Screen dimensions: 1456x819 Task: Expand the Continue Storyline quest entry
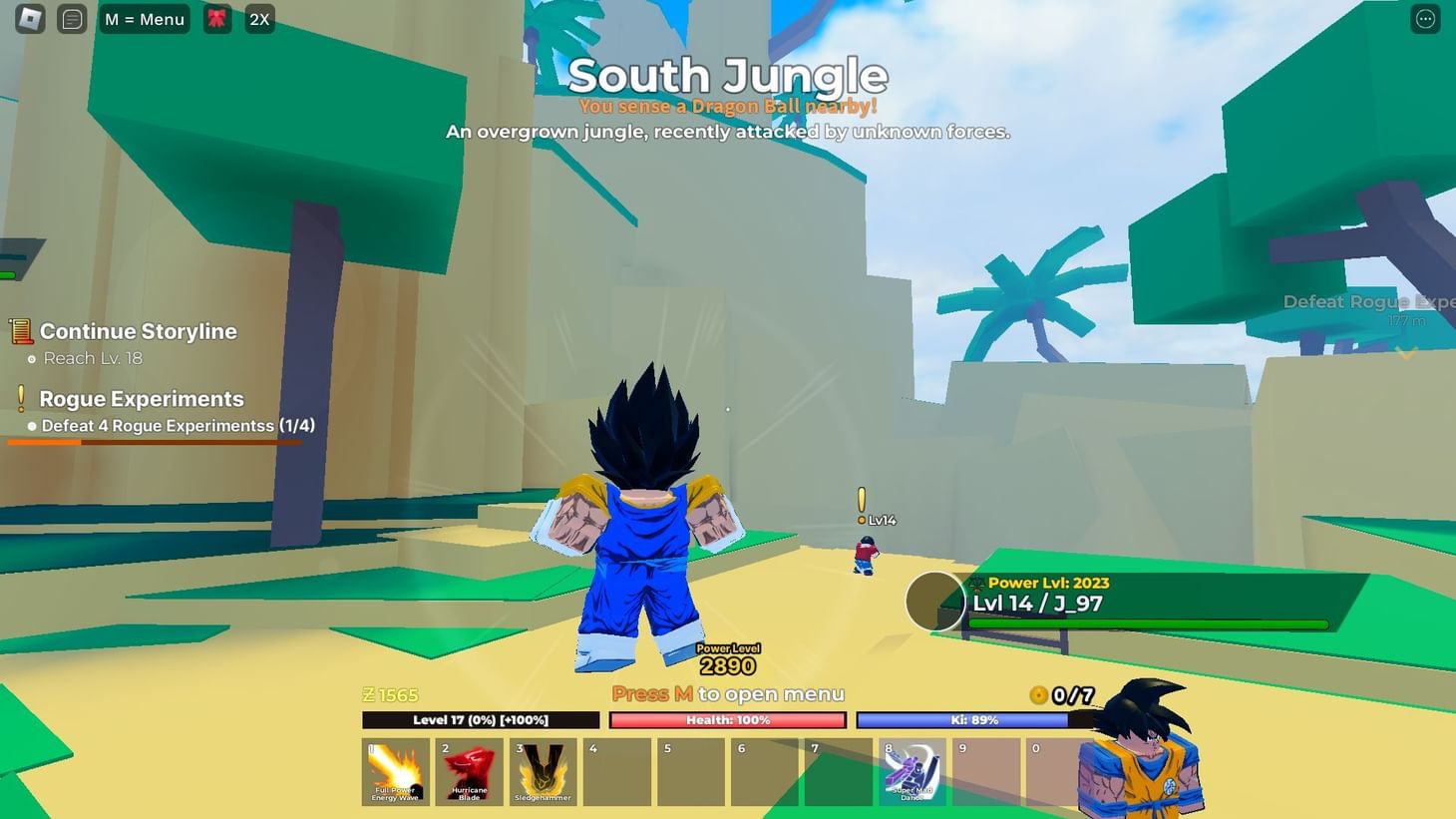[x=137, y=331]
